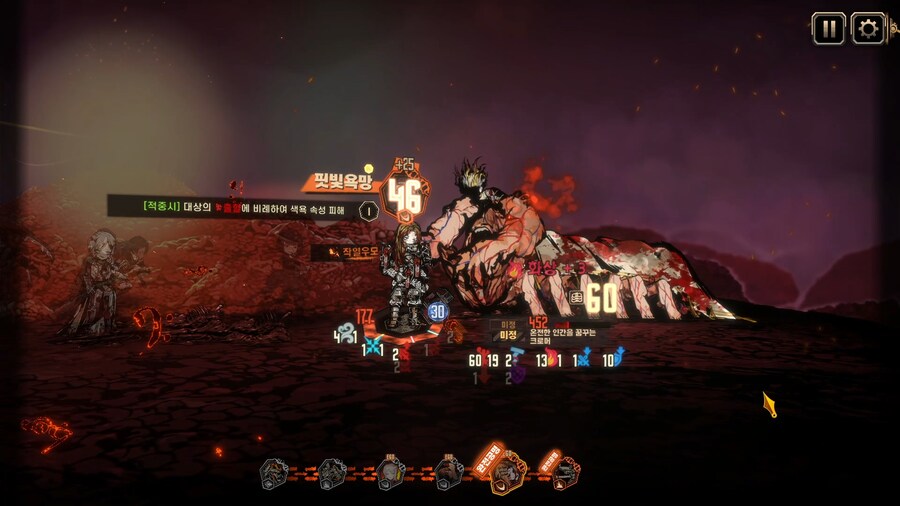This screenshot has height=506, width=900.
Task: Select the pale-faced portrait in the skill chain
Action: point(391,472)
